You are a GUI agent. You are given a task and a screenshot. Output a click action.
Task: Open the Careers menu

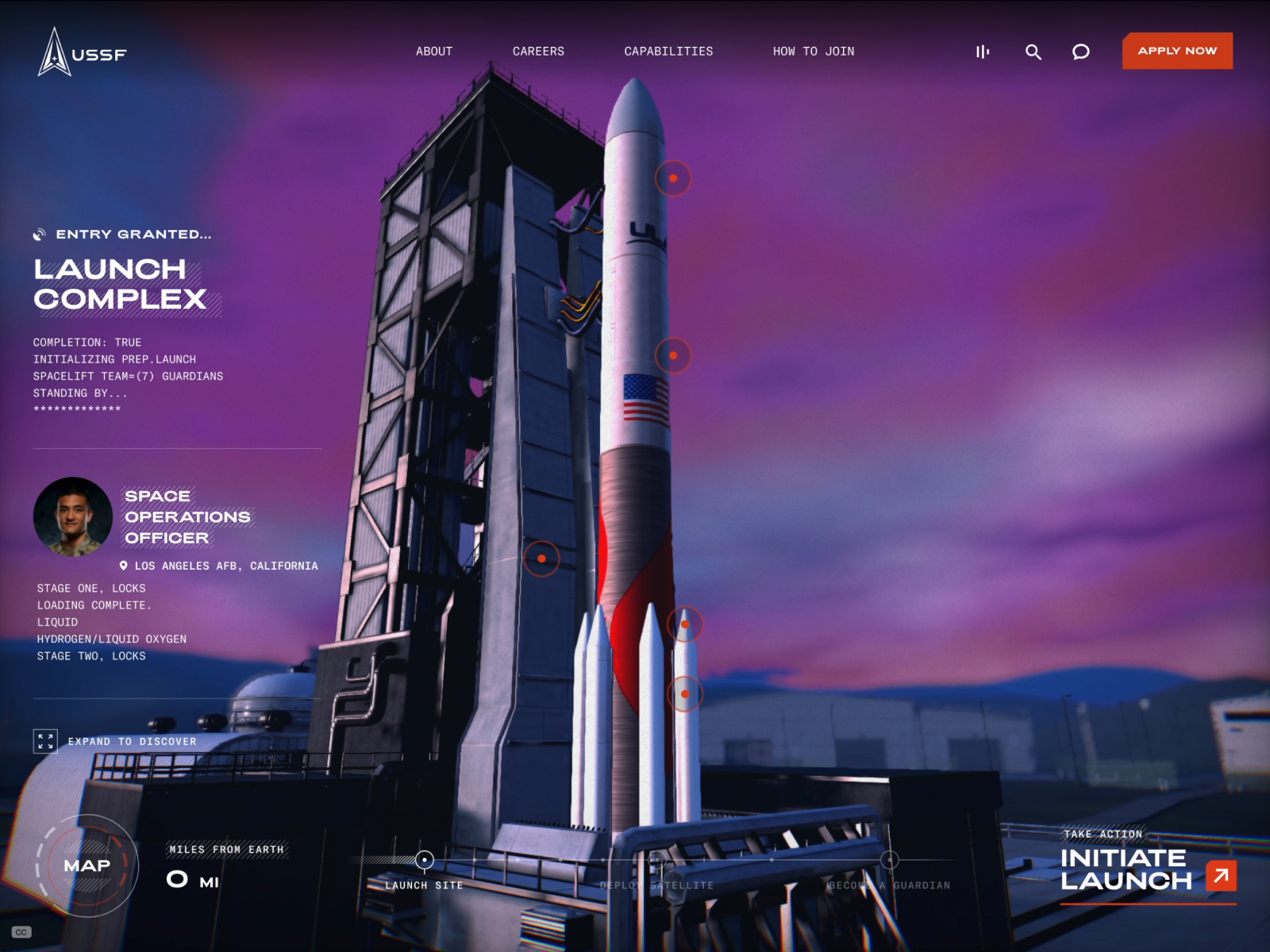pos(539,51)
